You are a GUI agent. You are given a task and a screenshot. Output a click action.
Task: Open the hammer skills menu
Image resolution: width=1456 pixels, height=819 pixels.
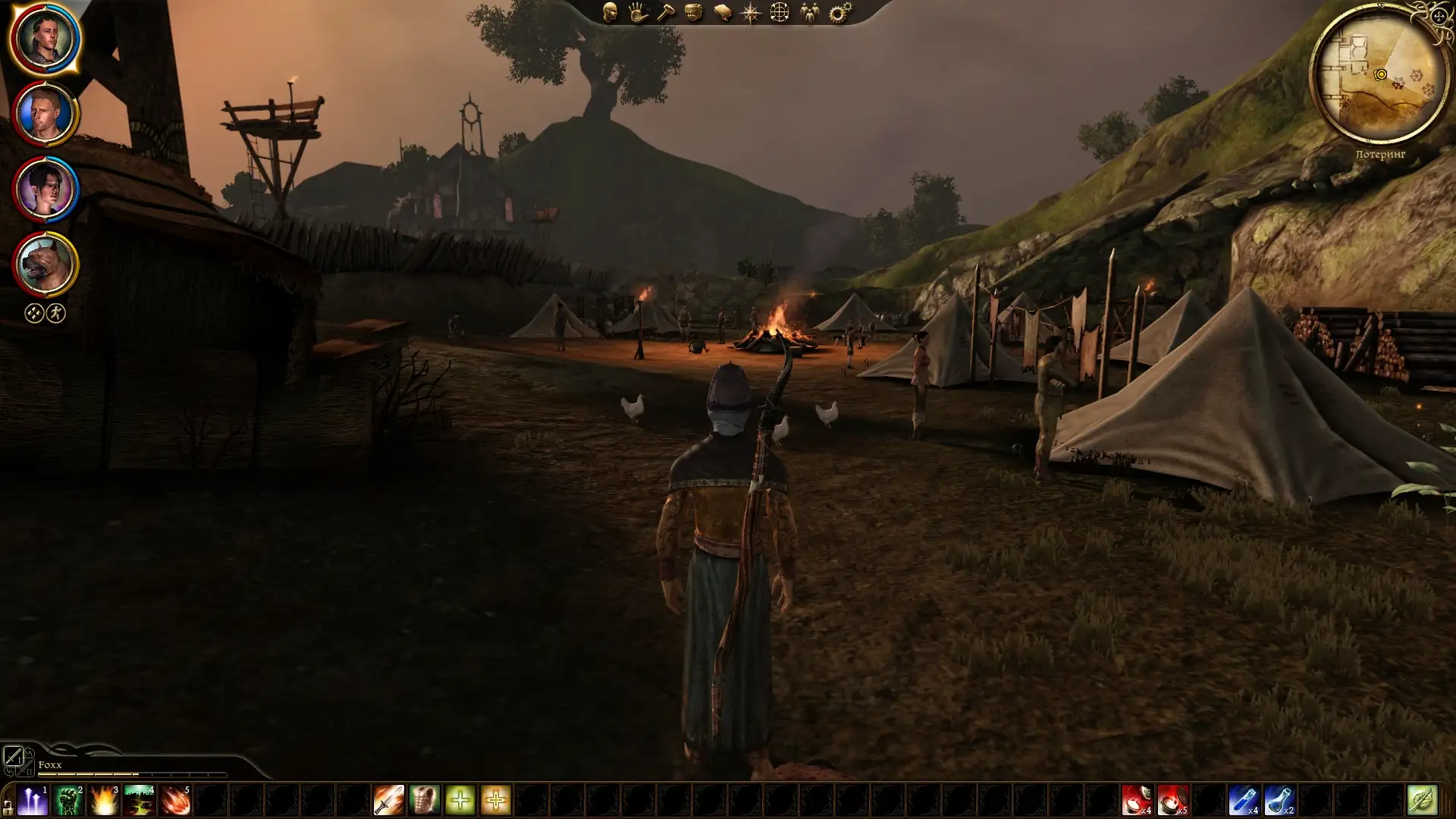[x=666, y=12]
